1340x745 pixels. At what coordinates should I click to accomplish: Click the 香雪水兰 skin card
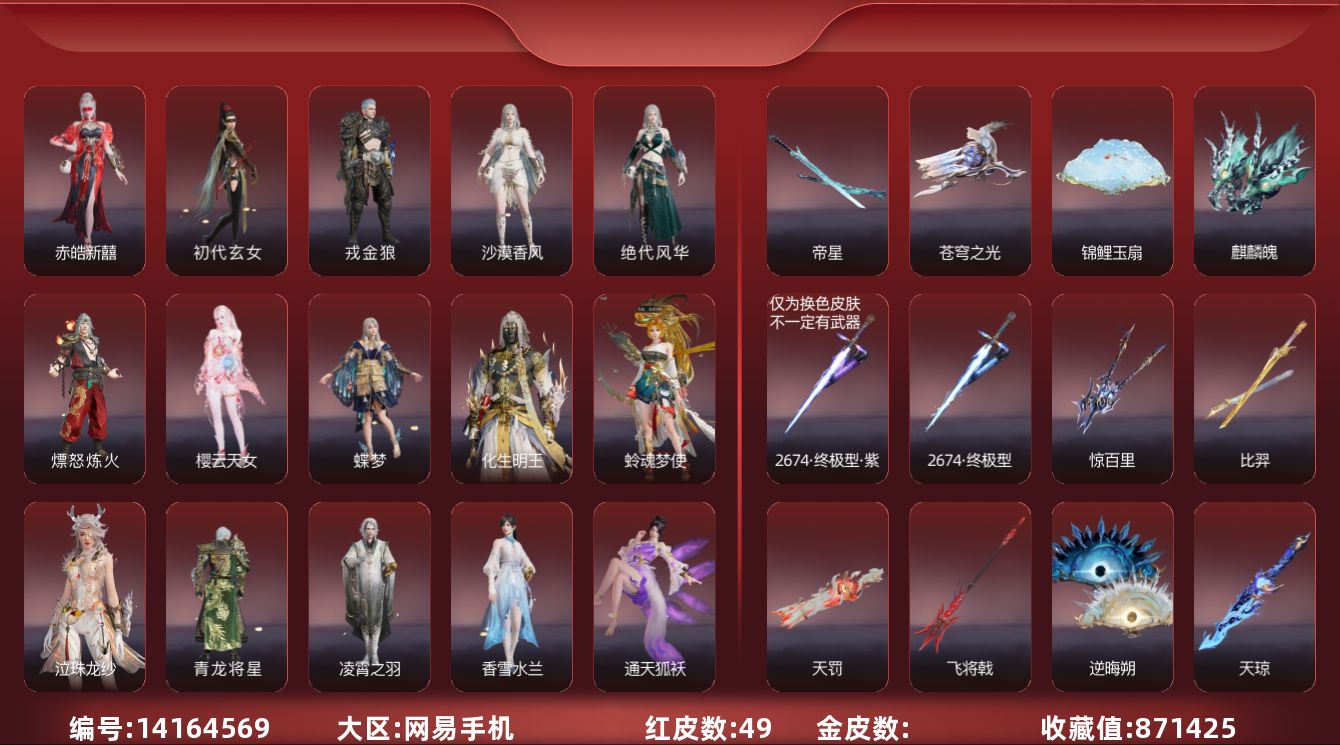(x=511, y=596)
